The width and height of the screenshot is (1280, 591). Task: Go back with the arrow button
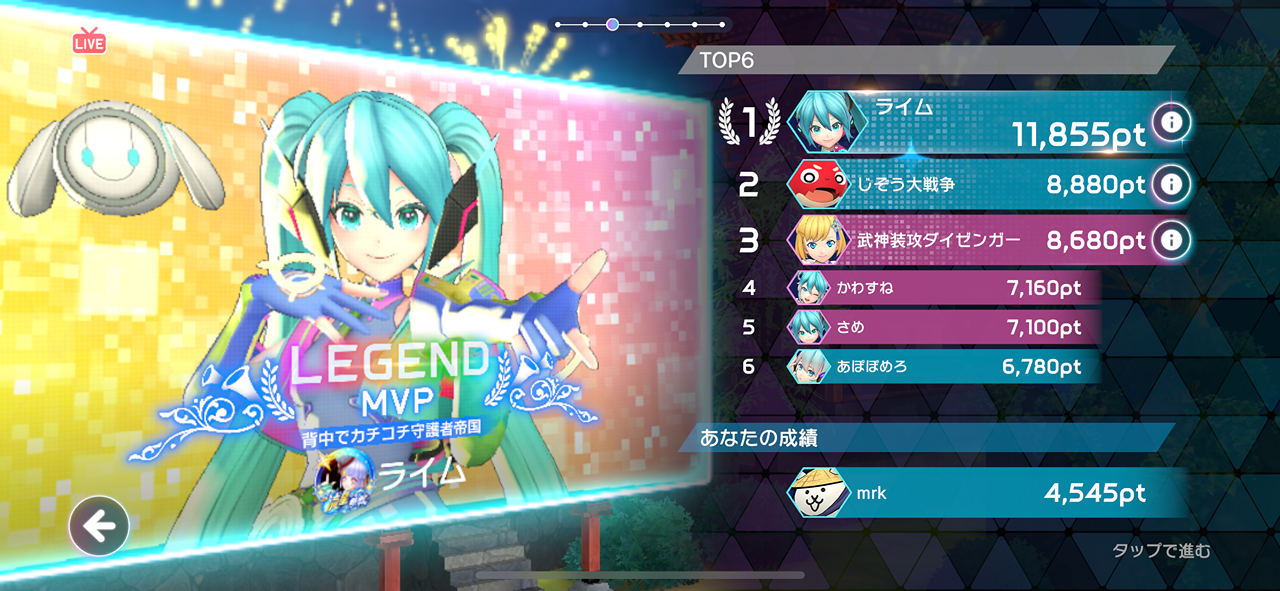pyautogui.click(x=99, y=526)
